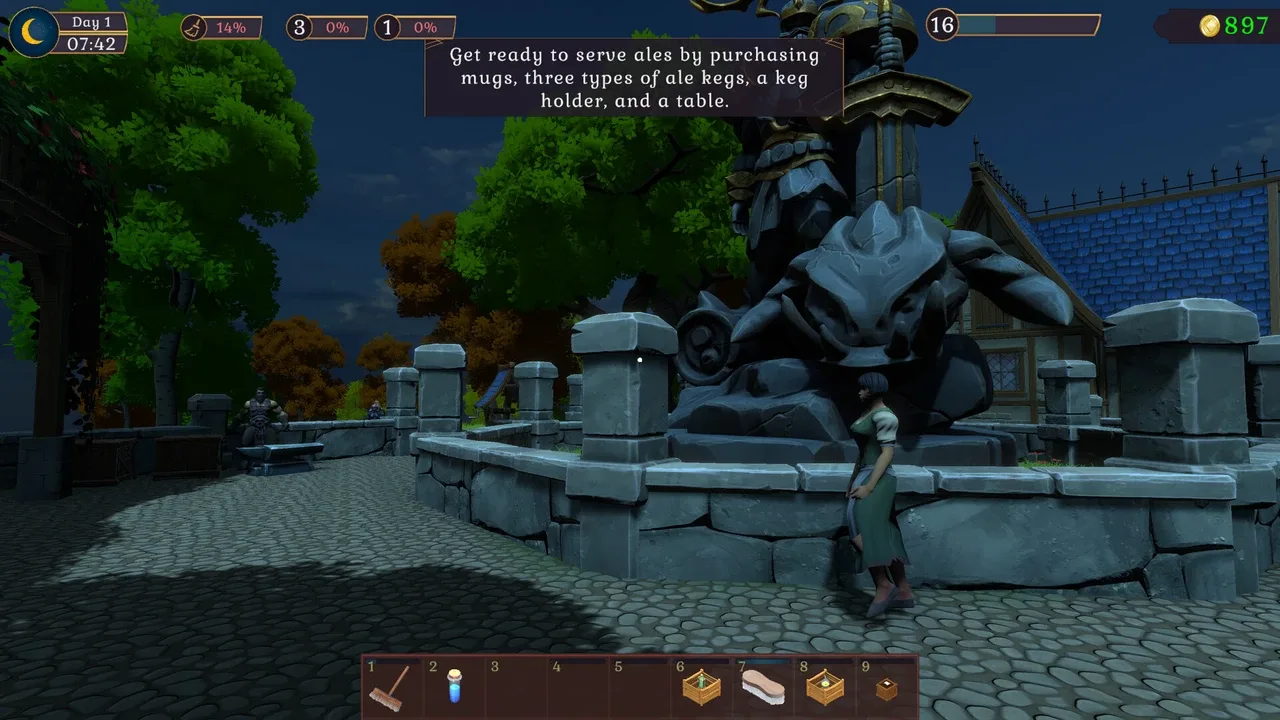Select the crate holding a green bottle
Image resolution: width=1280 pixels, height=720 pixels.
click(x=701, y=688)
